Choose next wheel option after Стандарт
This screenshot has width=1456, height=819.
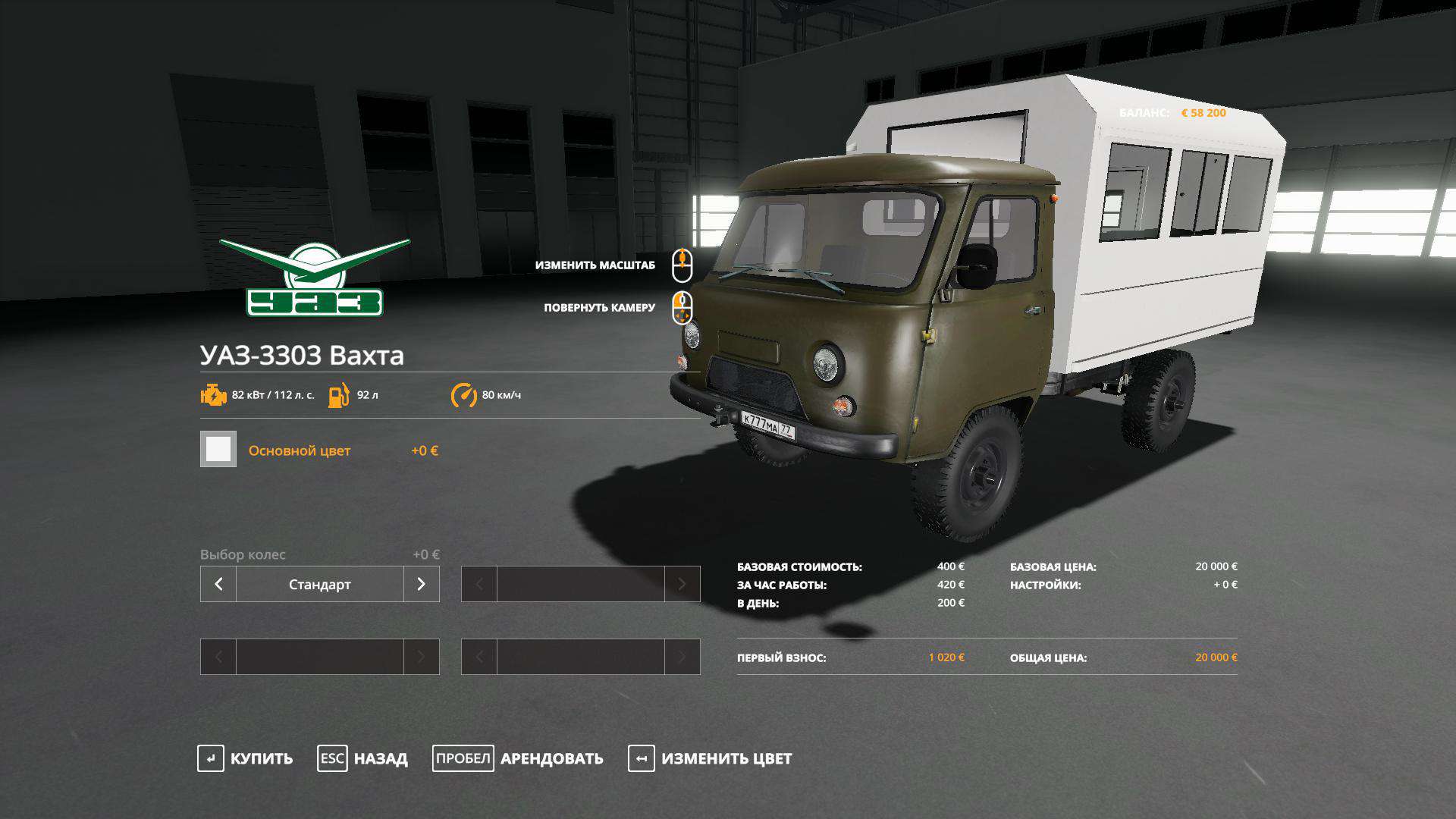(x=422, y=584)
